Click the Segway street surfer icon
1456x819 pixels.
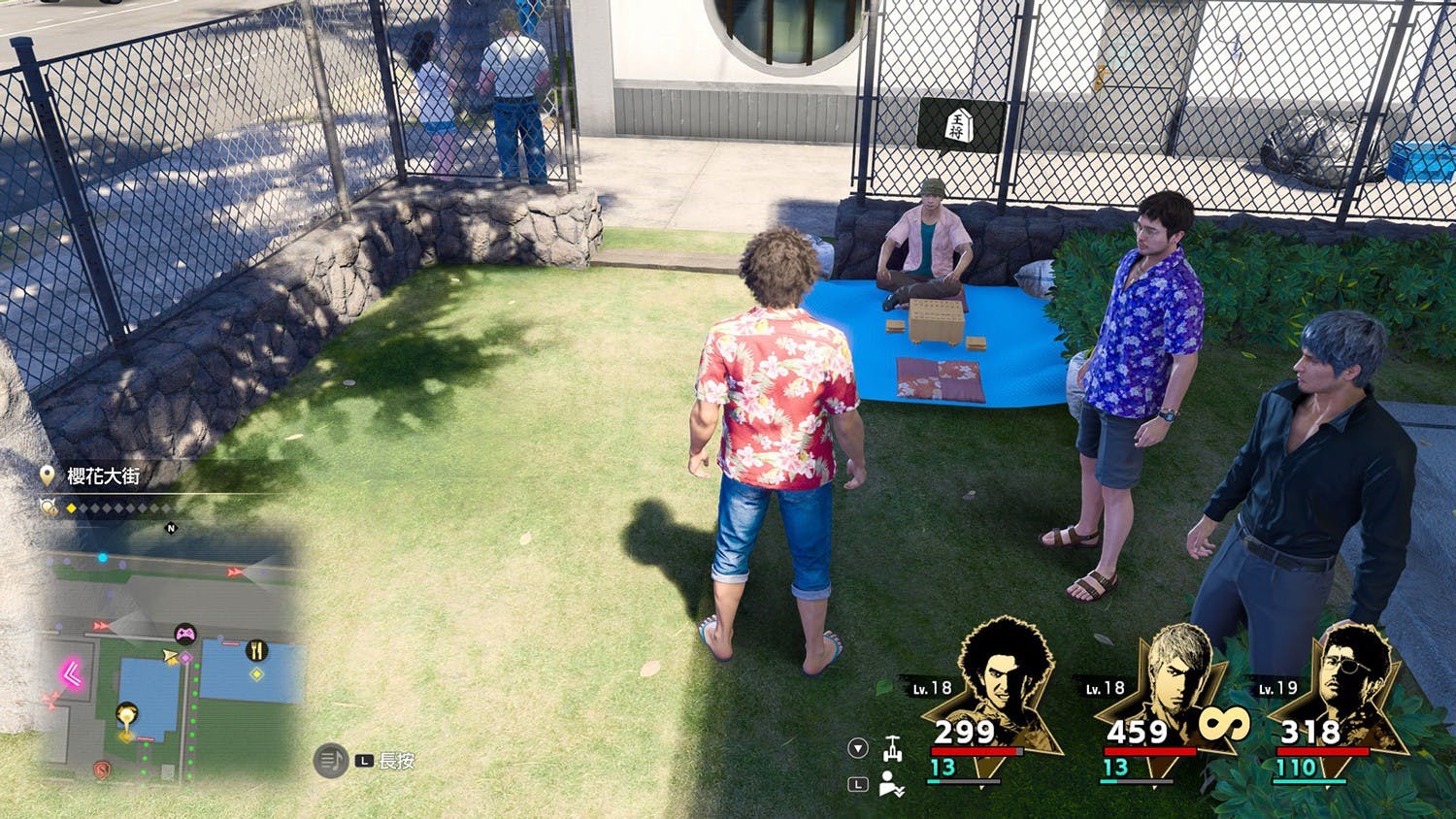click(892, 748)
